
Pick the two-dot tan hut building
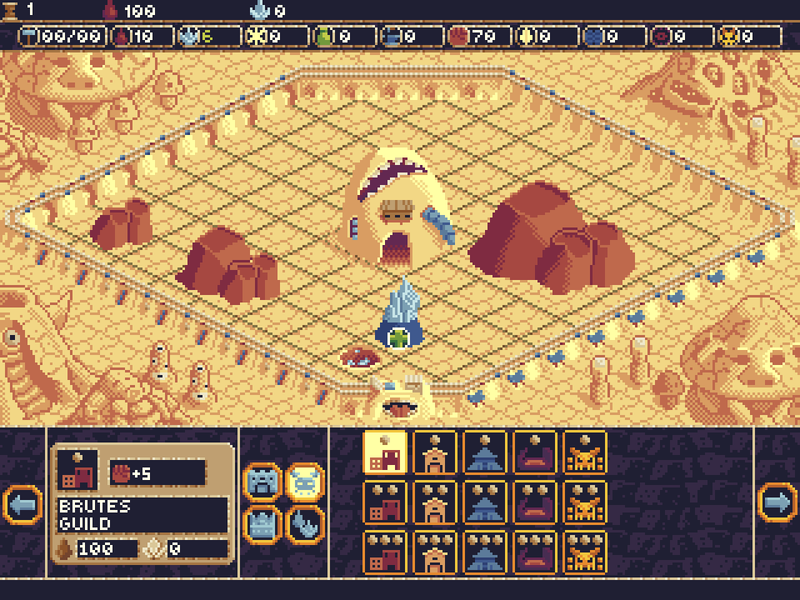[434, 502]
